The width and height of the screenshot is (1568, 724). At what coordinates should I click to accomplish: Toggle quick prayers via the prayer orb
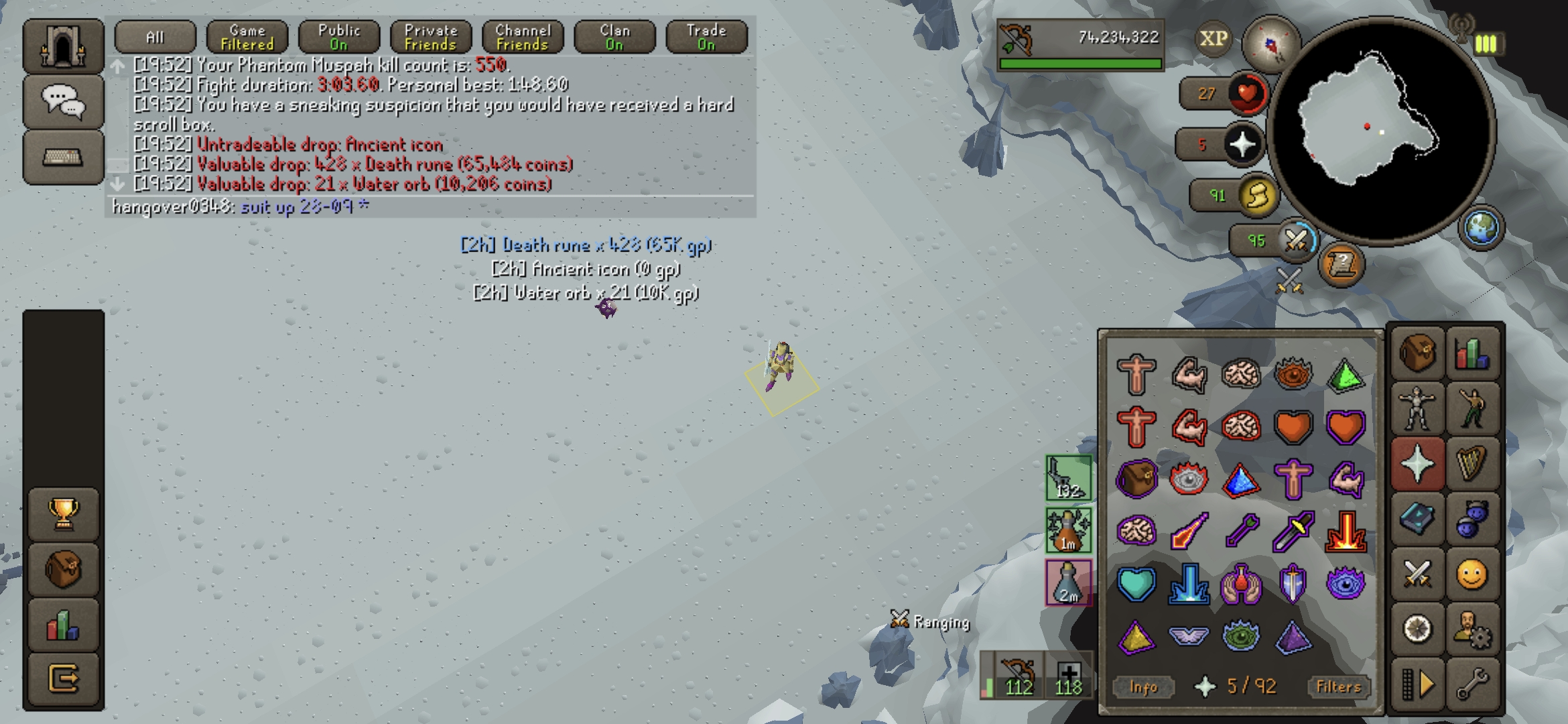click(1242, 144)
